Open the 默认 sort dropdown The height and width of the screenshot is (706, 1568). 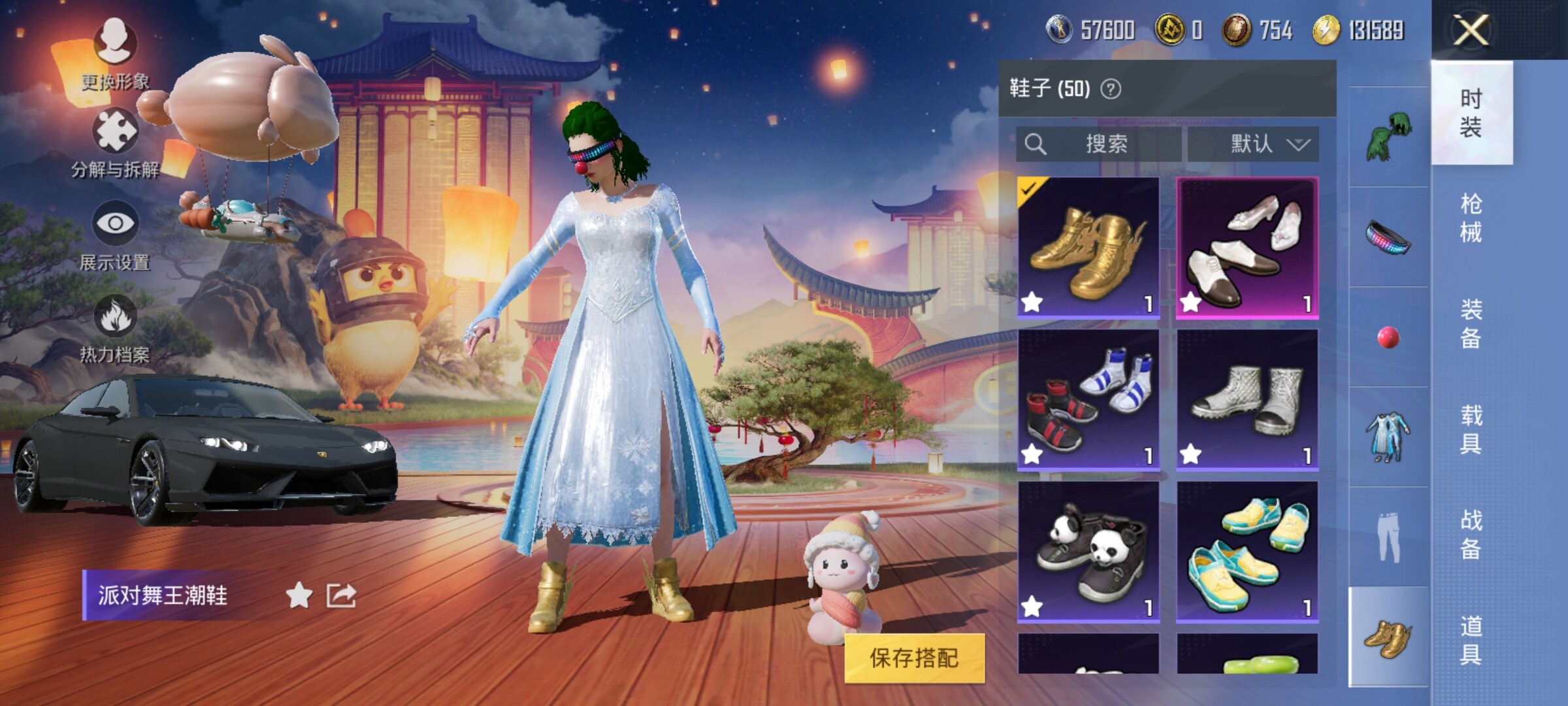point(1253,144)
